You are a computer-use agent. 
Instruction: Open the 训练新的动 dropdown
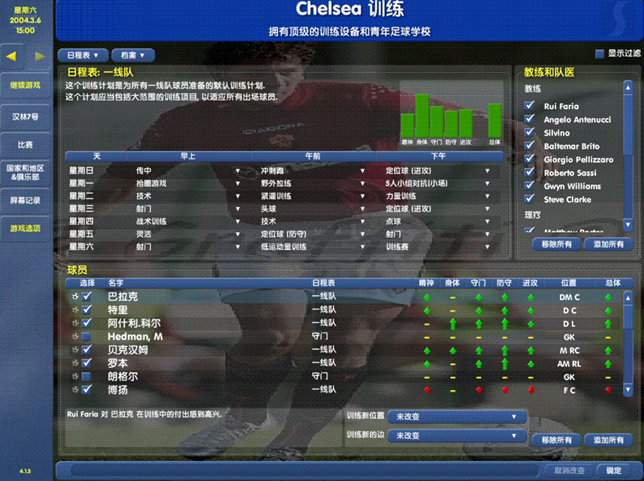click(x=459, y=436)
